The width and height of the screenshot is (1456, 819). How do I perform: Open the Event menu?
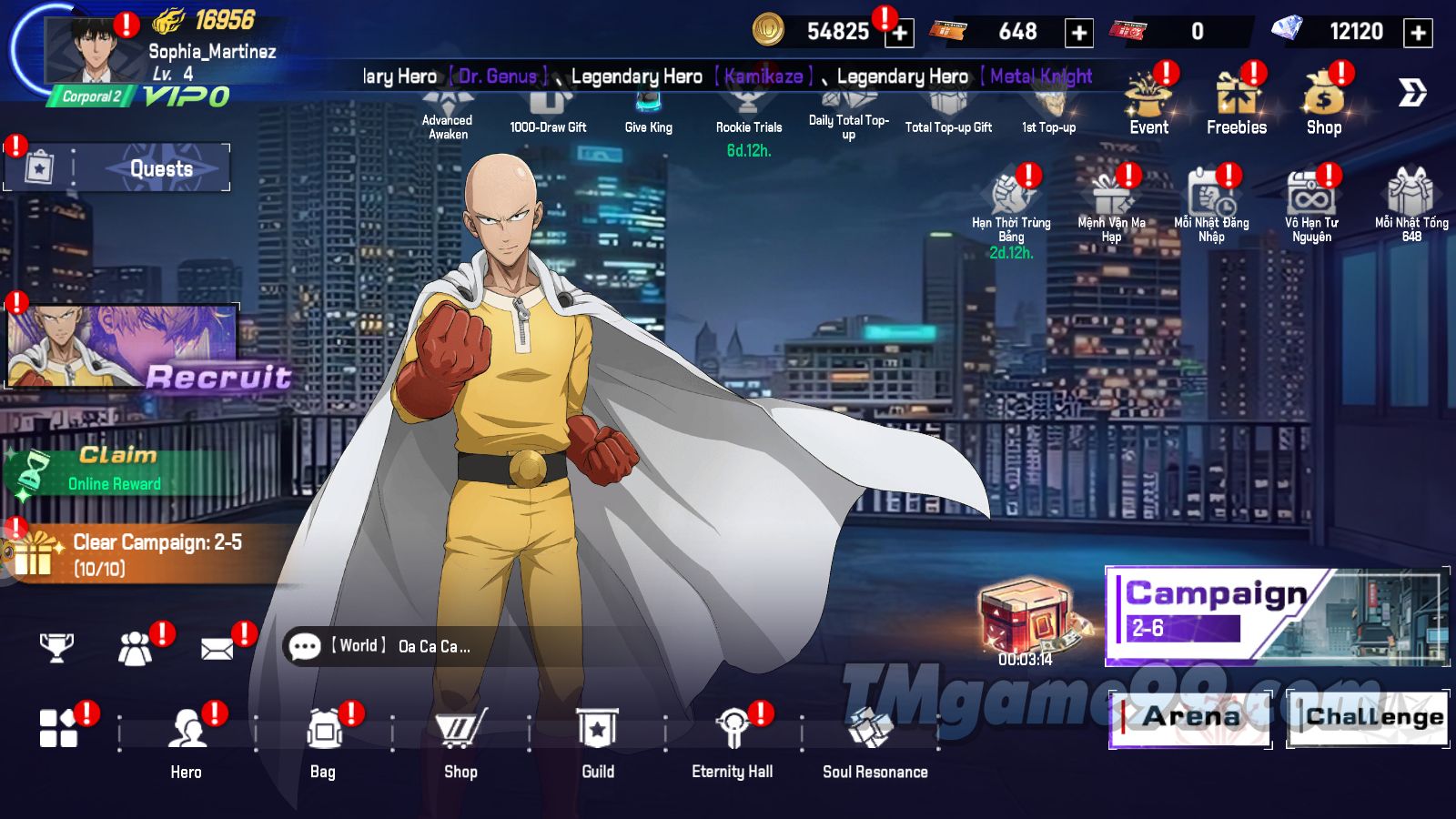(1148, 102)
